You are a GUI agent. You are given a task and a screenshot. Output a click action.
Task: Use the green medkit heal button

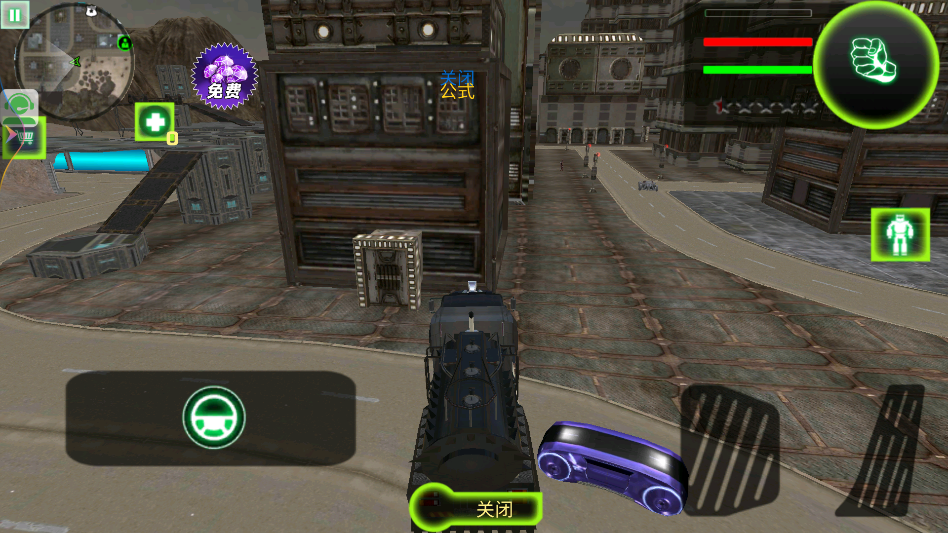[155, 122]
